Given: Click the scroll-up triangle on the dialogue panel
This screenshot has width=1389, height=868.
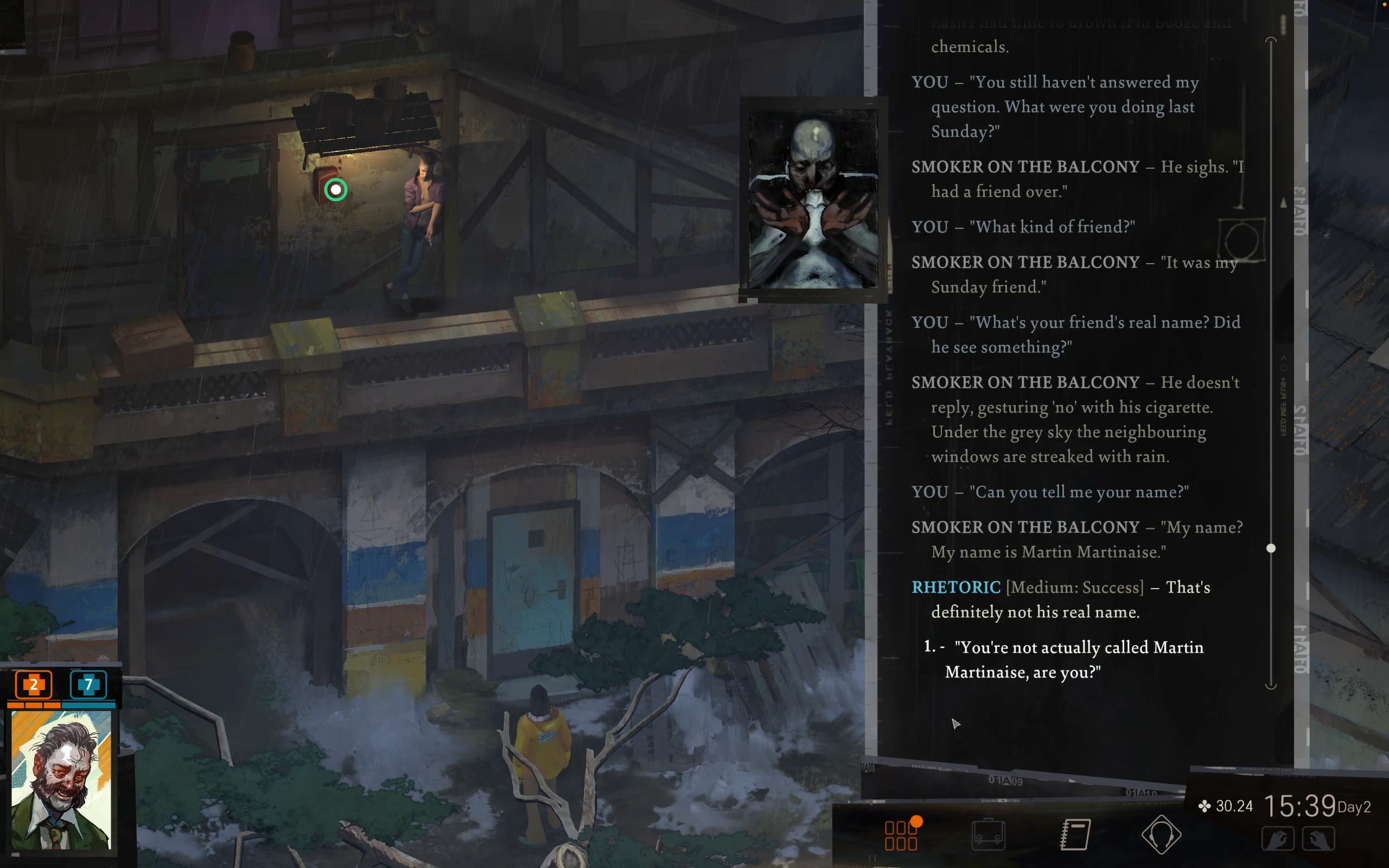Looking at the screenshot, I should (1284, 202).
